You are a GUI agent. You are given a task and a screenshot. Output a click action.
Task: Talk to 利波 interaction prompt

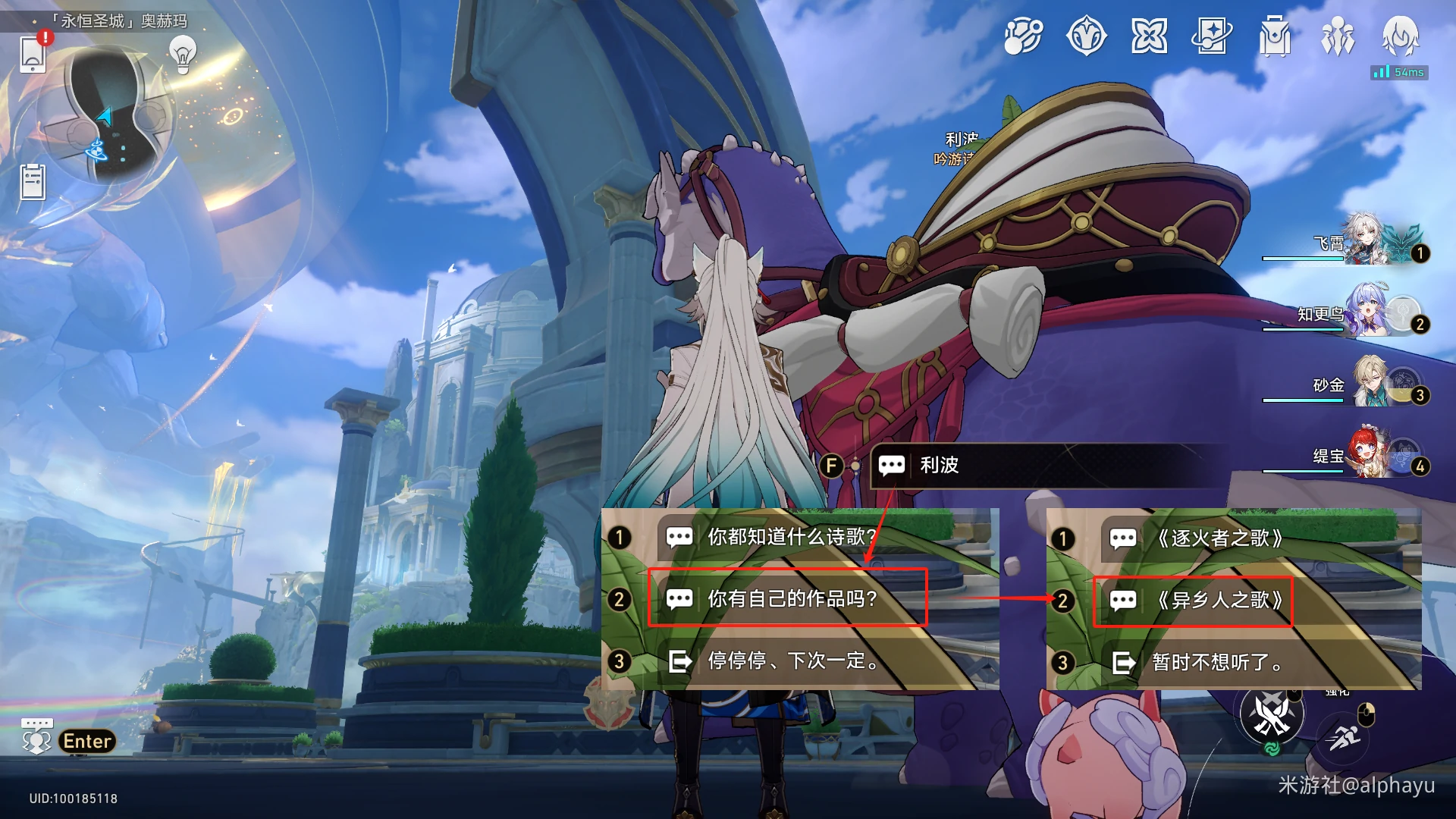[x=939, y=465]
